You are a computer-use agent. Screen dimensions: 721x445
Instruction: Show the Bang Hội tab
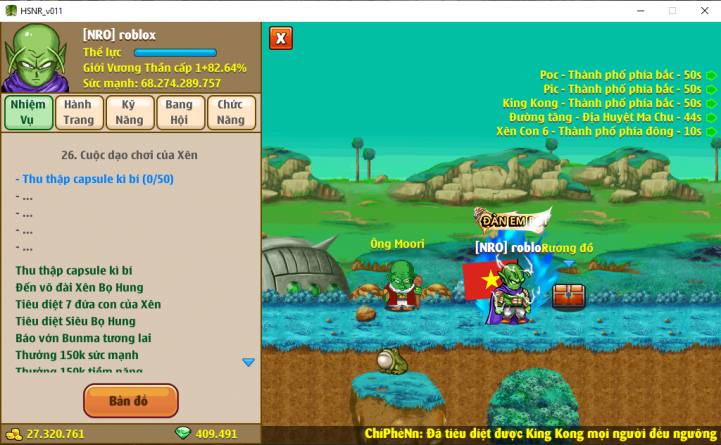(180, 112)
